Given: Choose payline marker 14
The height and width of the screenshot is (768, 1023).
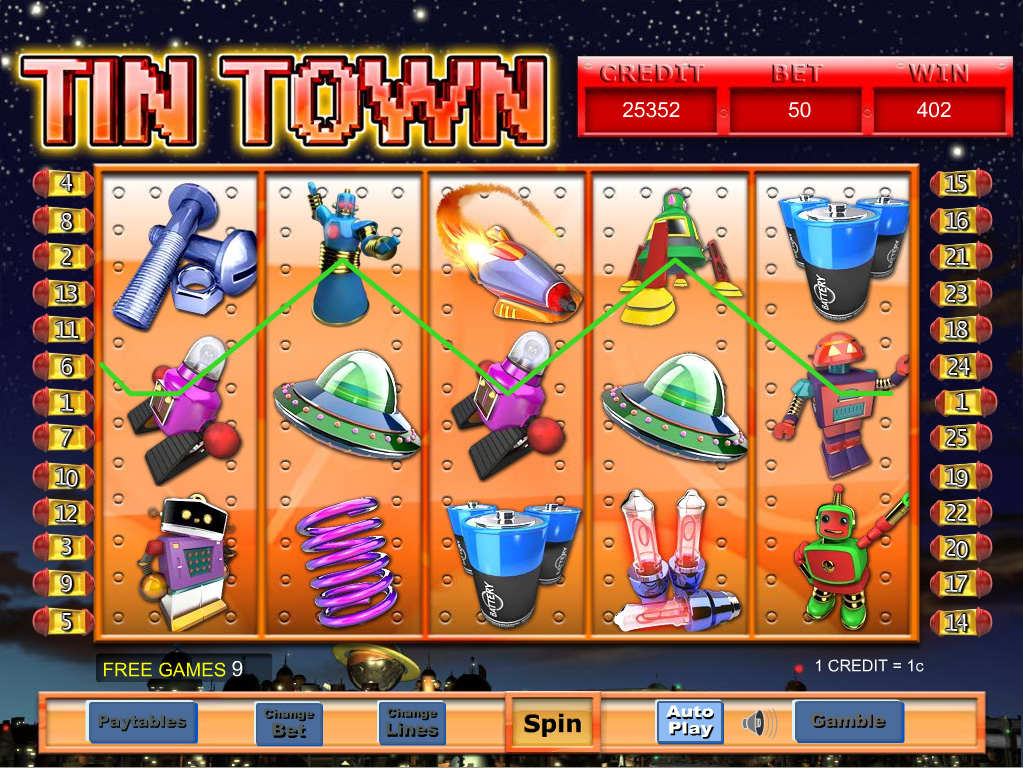Looking at the screenshot, I should (x=958, y=622).
